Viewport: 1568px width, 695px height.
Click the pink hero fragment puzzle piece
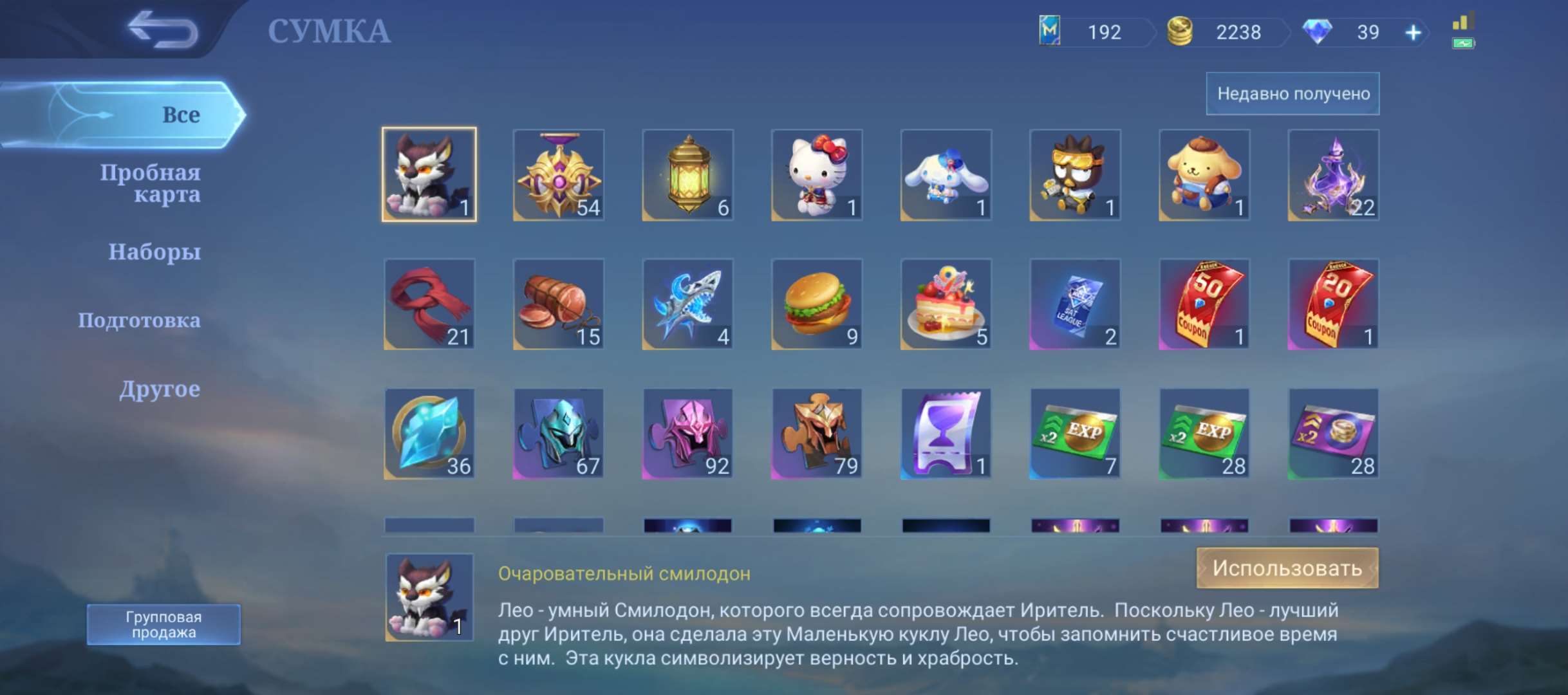click(686, 432)
